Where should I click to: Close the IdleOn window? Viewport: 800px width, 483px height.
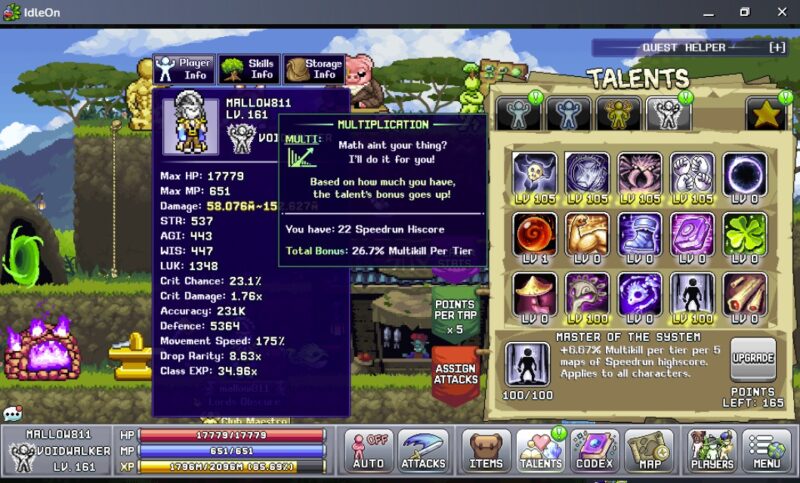tap(777, 11)
